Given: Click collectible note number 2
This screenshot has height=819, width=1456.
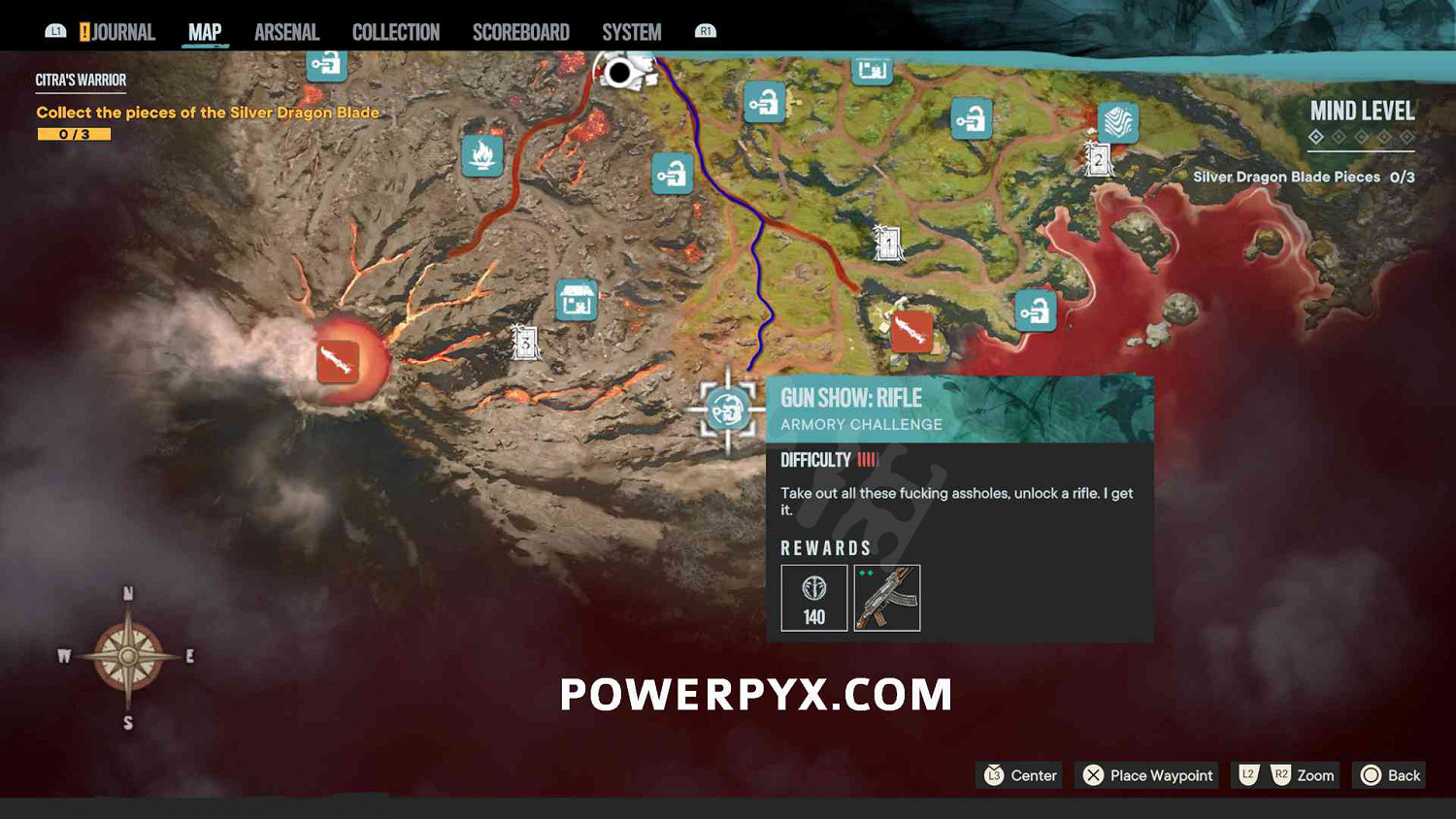Looking at the screenshot, I should pos(1097,159).
